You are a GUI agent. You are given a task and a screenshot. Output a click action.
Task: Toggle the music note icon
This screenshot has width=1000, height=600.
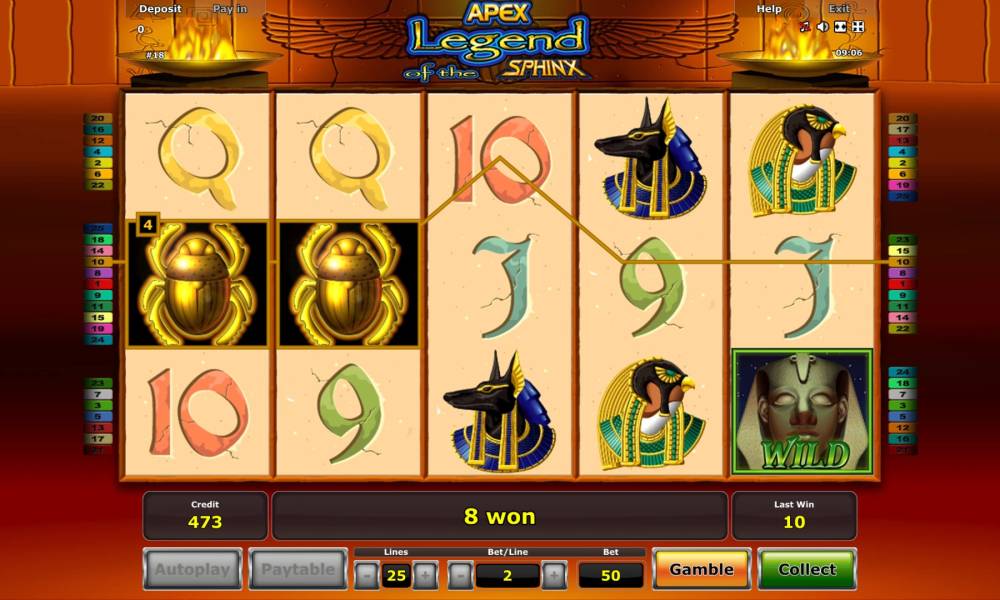pyautogui.click(x=805, y=27)
